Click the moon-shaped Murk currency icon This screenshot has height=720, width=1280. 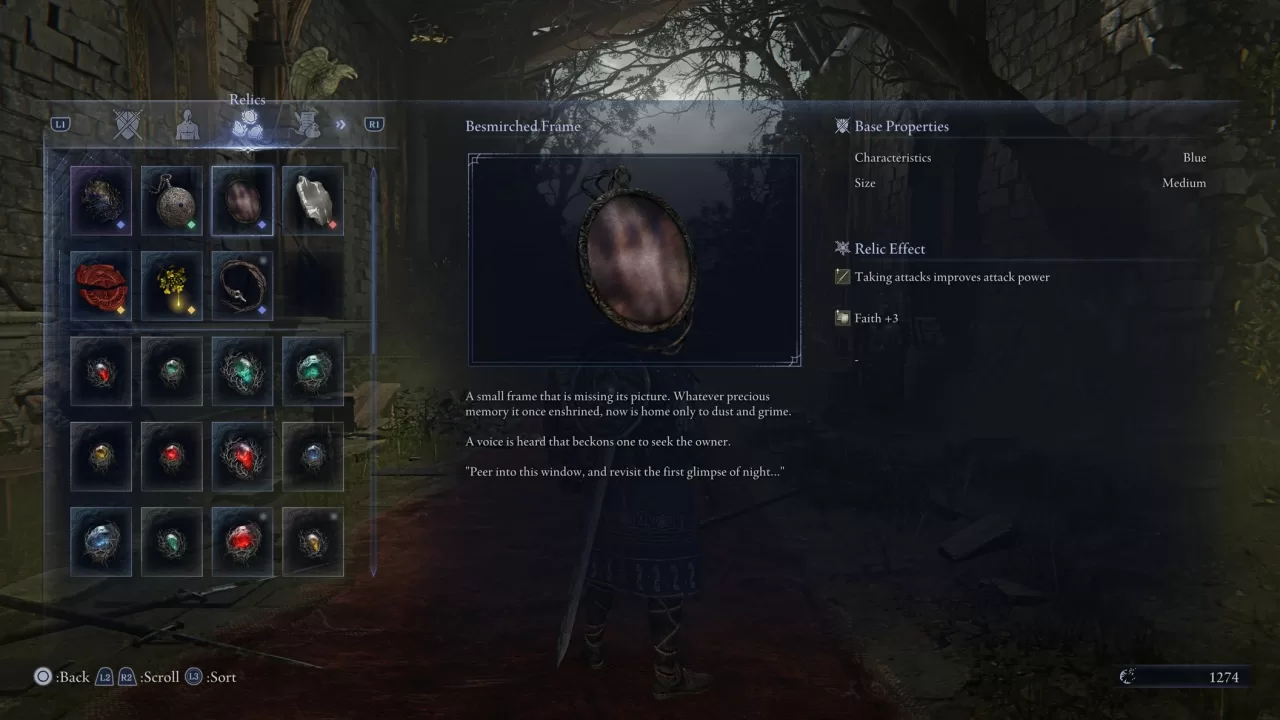coord(1128,676)
